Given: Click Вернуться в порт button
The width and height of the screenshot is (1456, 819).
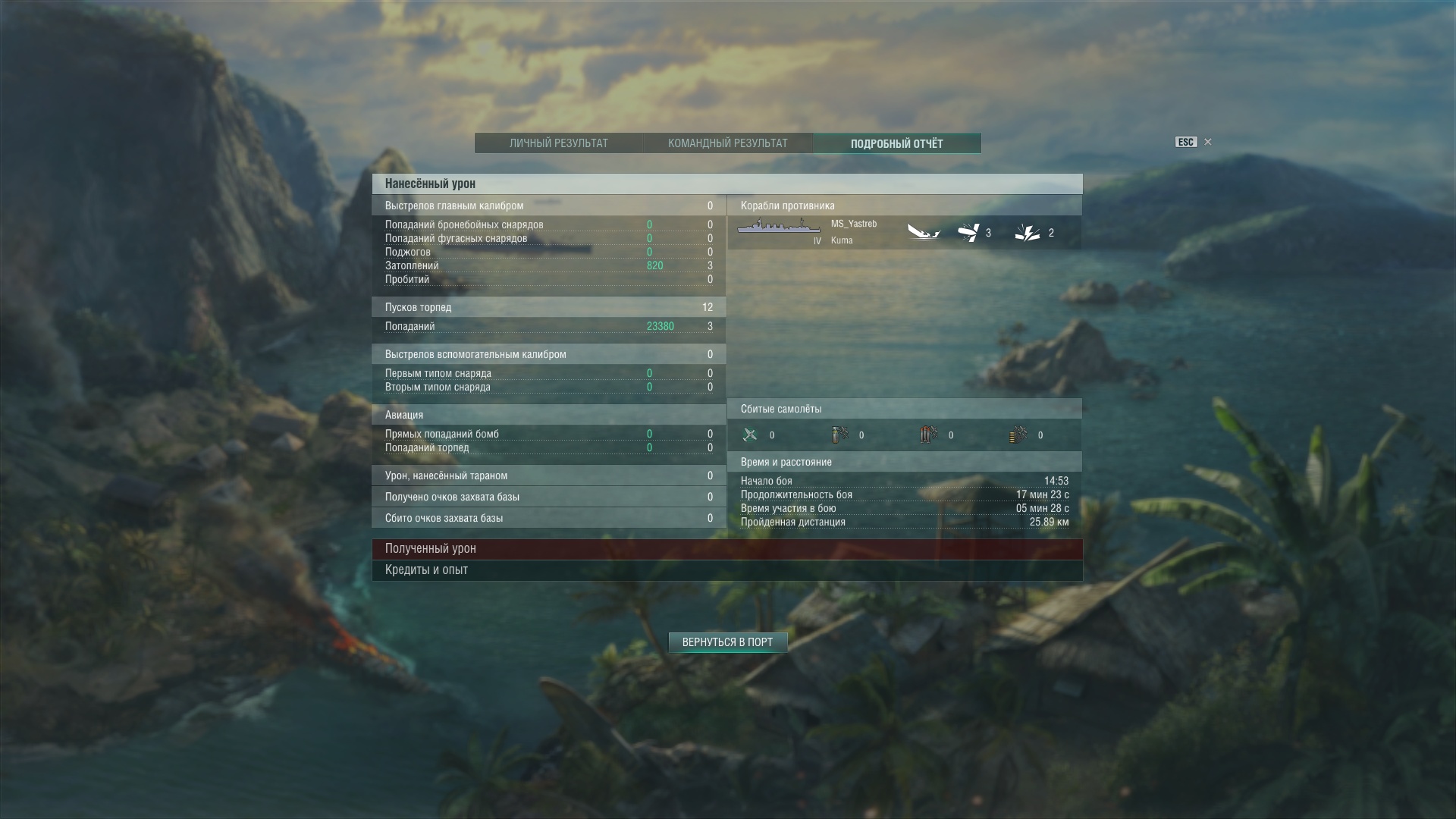Looking at the screenshot, I should coord(727,642).
